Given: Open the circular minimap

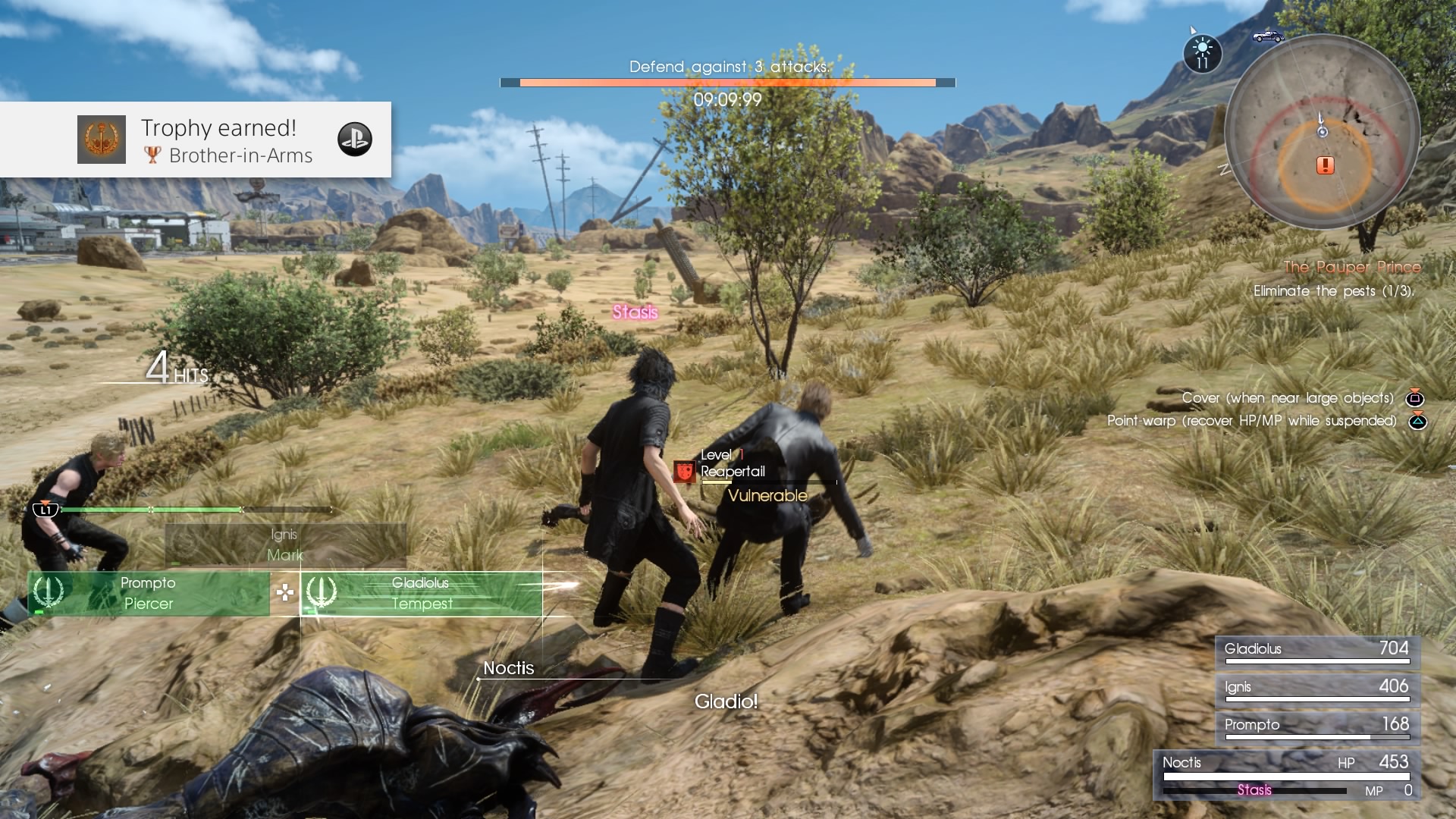Looking at the screenshot, I should pos(1322,131).
